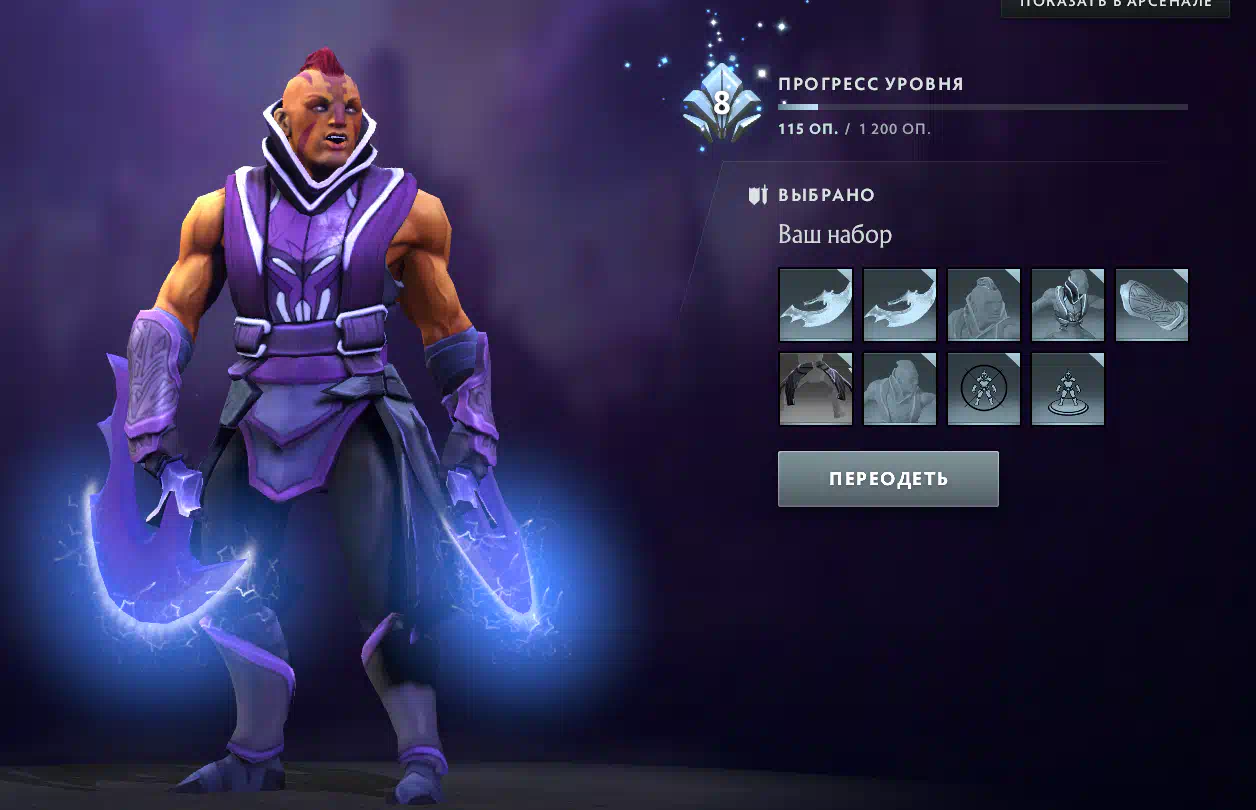
Task: Click the ПЕРЕОДЕТЬ button
Action: coord(888,479)
